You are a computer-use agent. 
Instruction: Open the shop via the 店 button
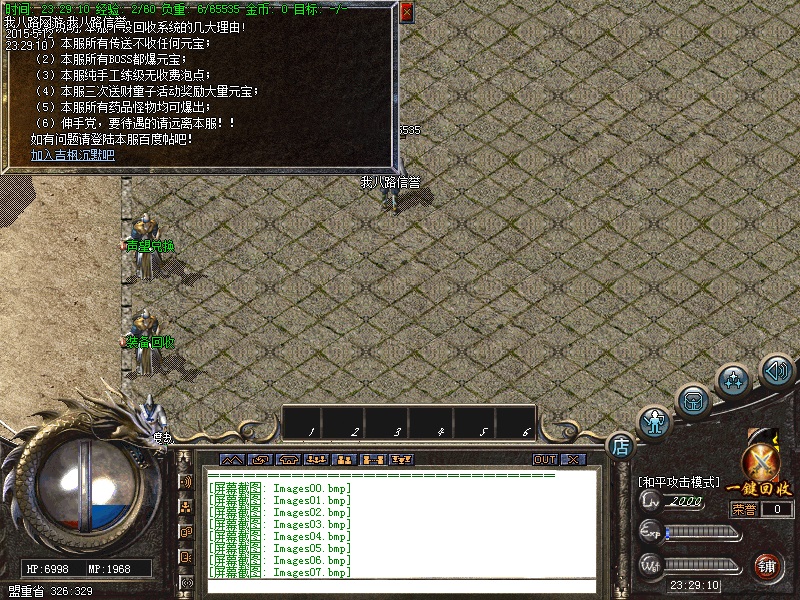tap(620, 444)
